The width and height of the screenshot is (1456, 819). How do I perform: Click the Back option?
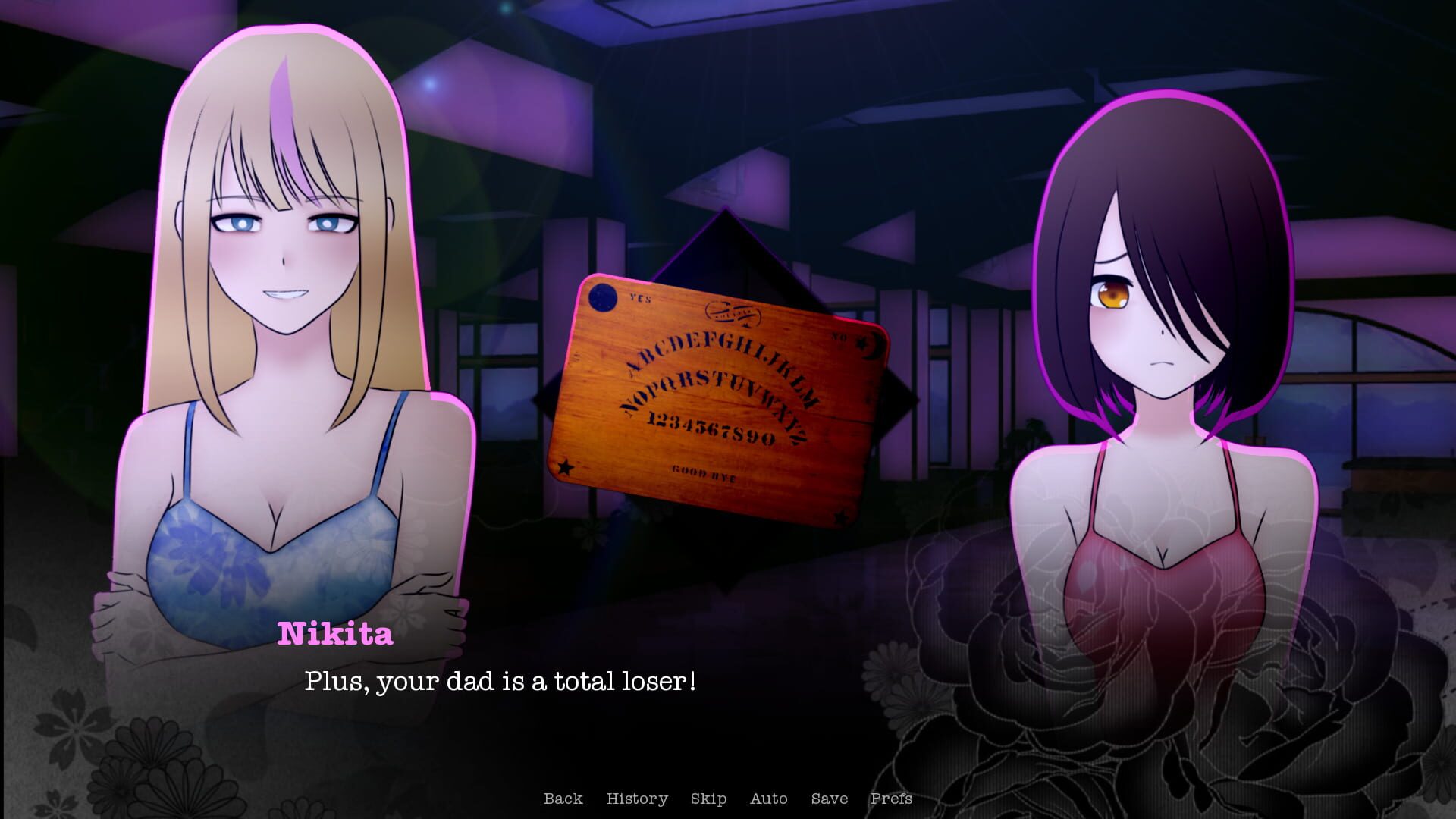563,799
